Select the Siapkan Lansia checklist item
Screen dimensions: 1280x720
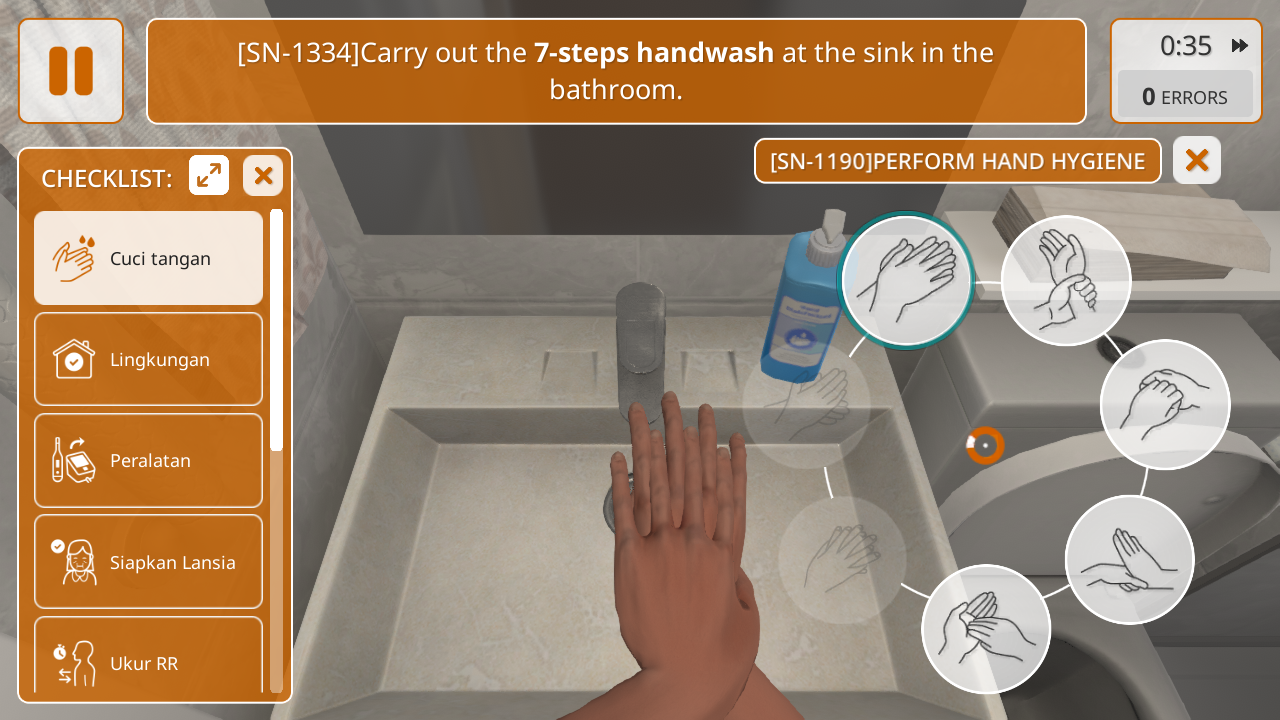click(x=149, y=562)
